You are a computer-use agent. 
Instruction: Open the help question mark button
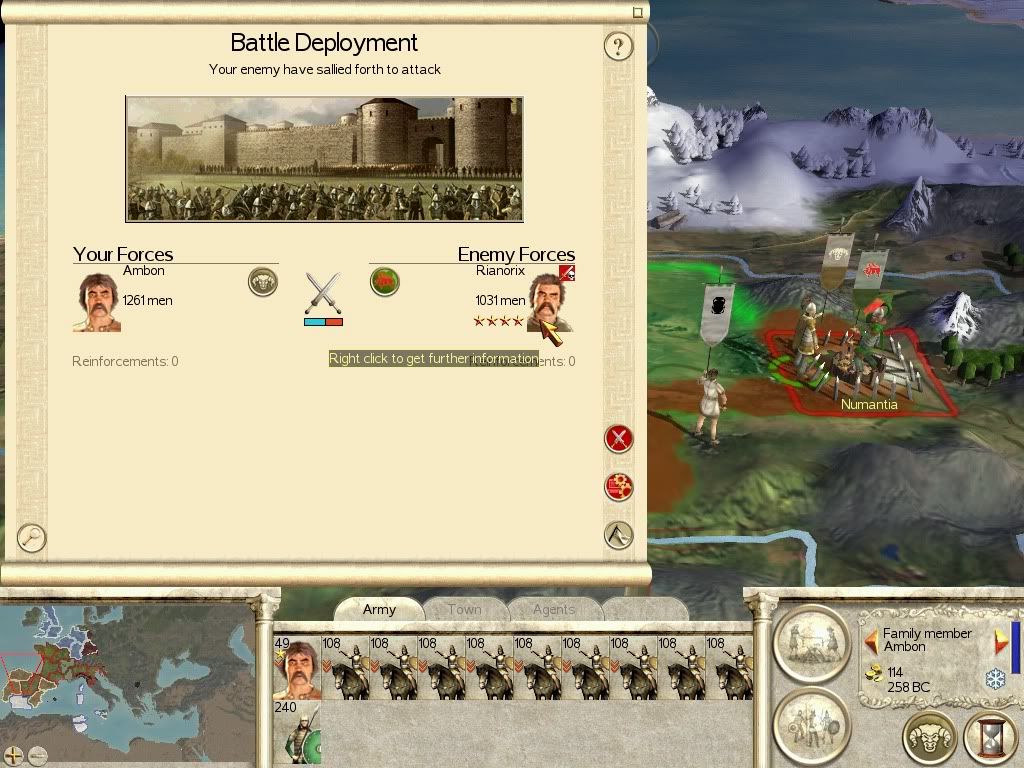[619, 46]
